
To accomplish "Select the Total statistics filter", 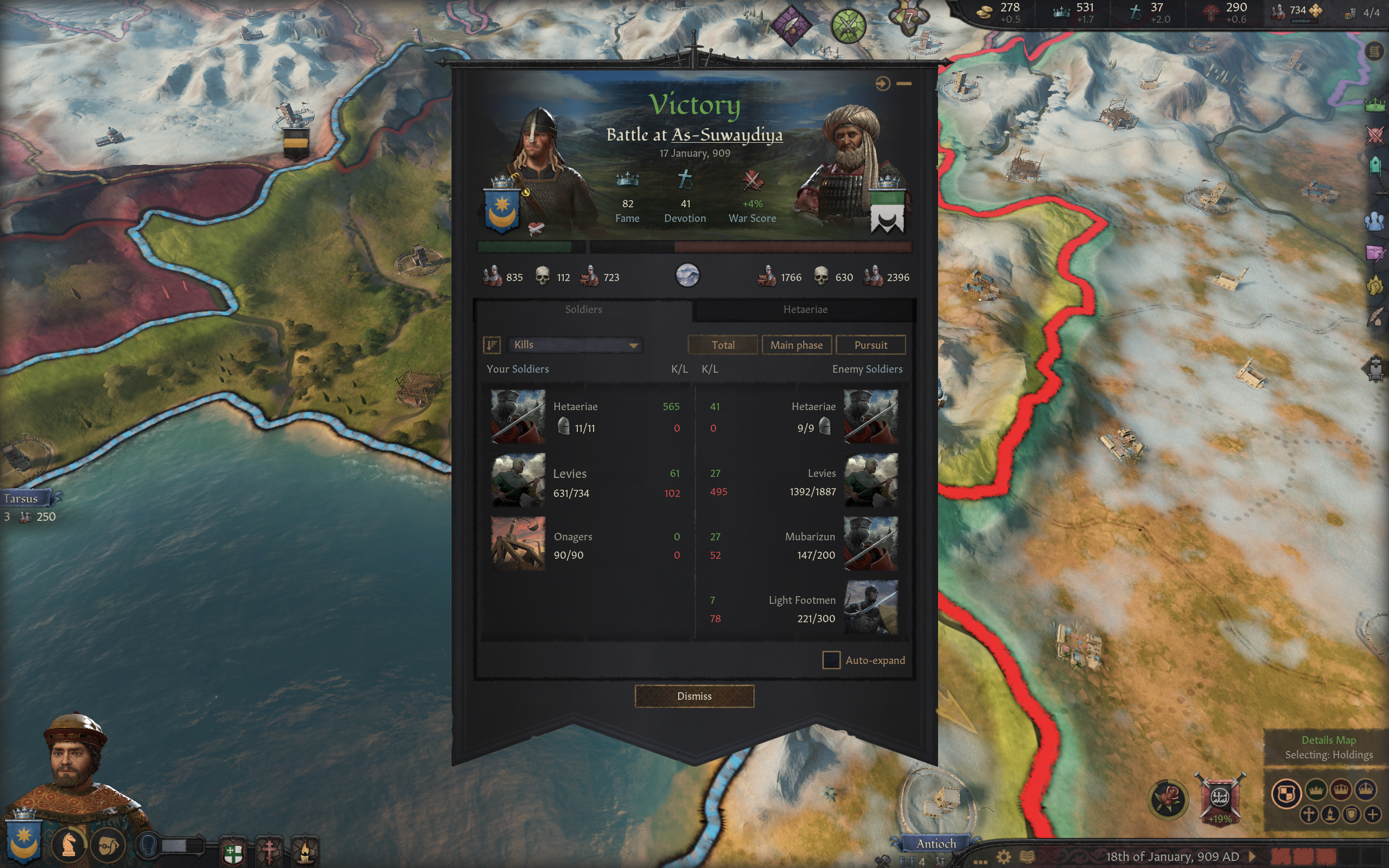I will click(x=723, y=345).
